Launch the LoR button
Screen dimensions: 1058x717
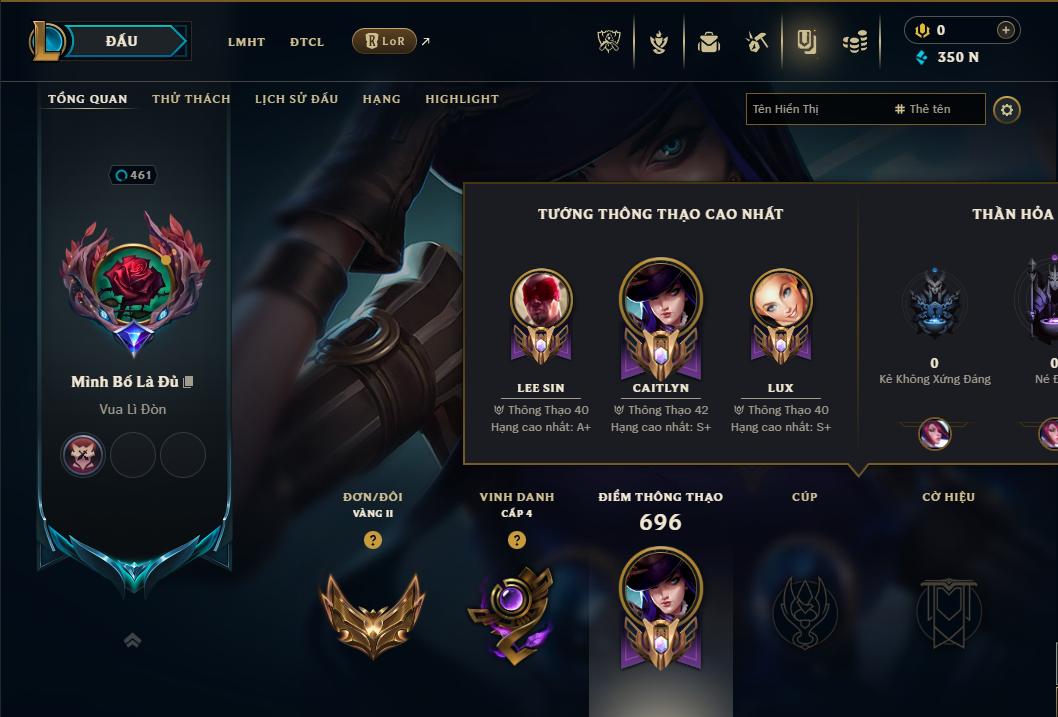(x=384, y=41)
